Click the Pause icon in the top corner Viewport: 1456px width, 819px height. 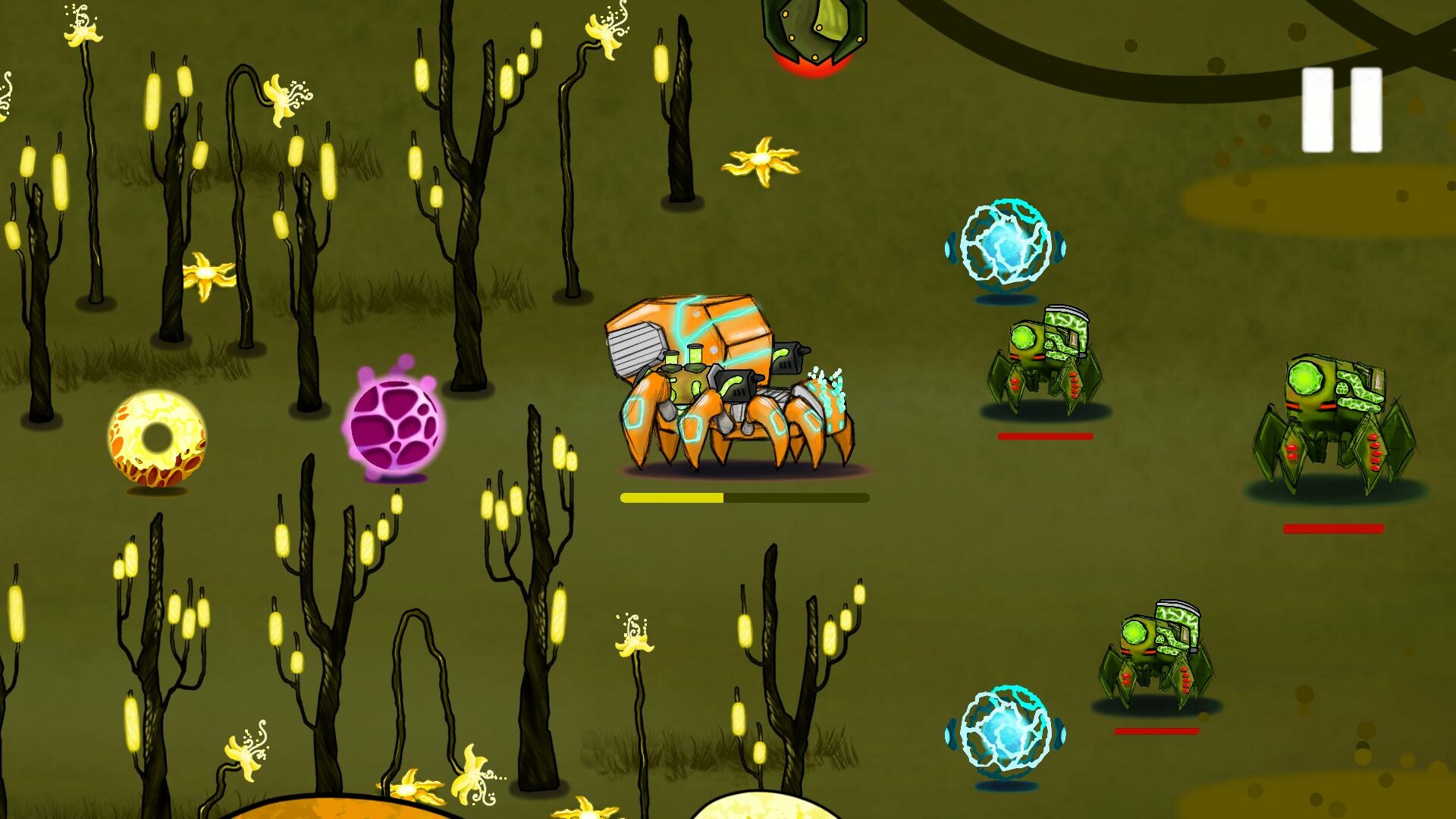click(x=1341, y=108)
